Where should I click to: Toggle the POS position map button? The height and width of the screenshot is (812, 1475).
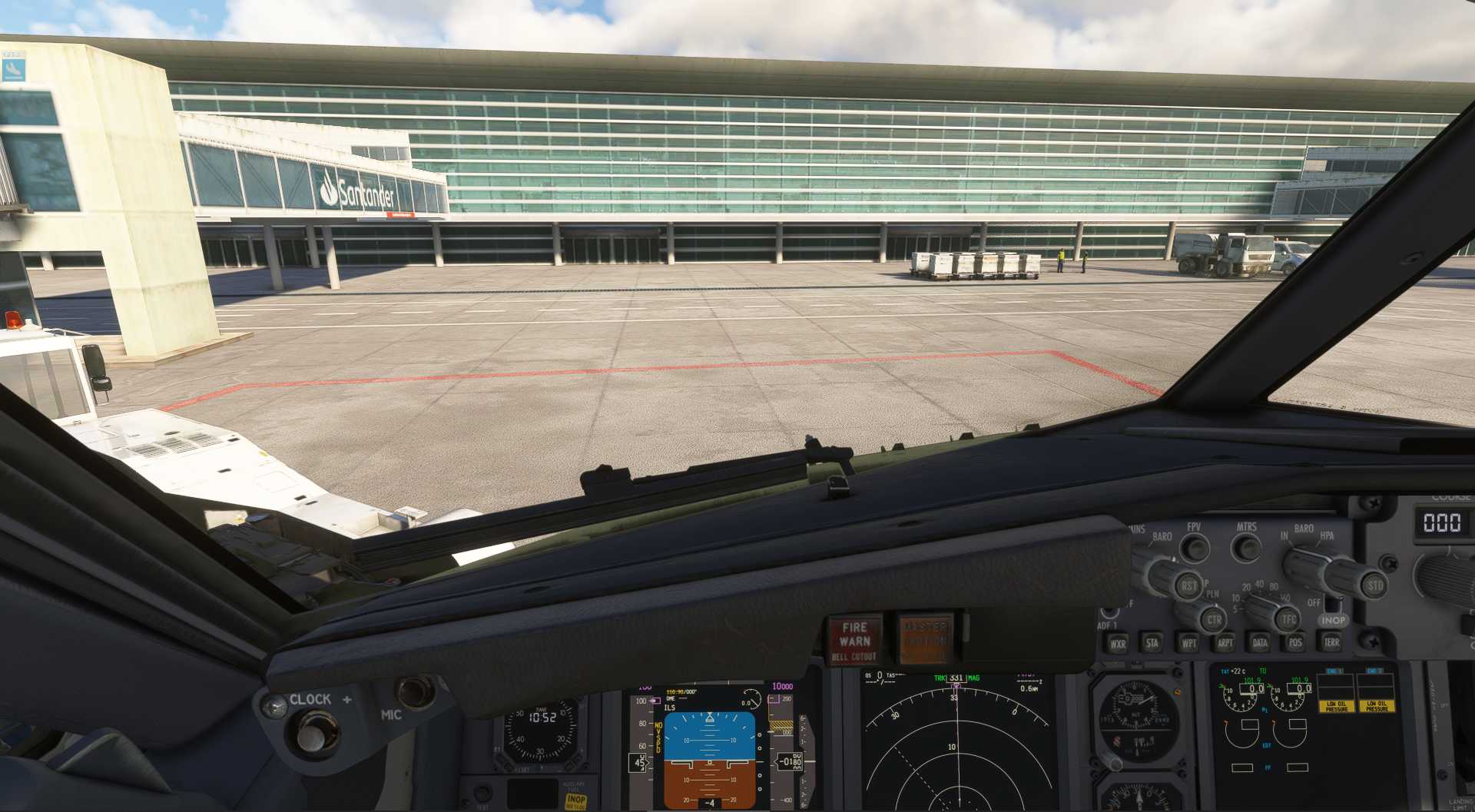tap(1295, 642)
